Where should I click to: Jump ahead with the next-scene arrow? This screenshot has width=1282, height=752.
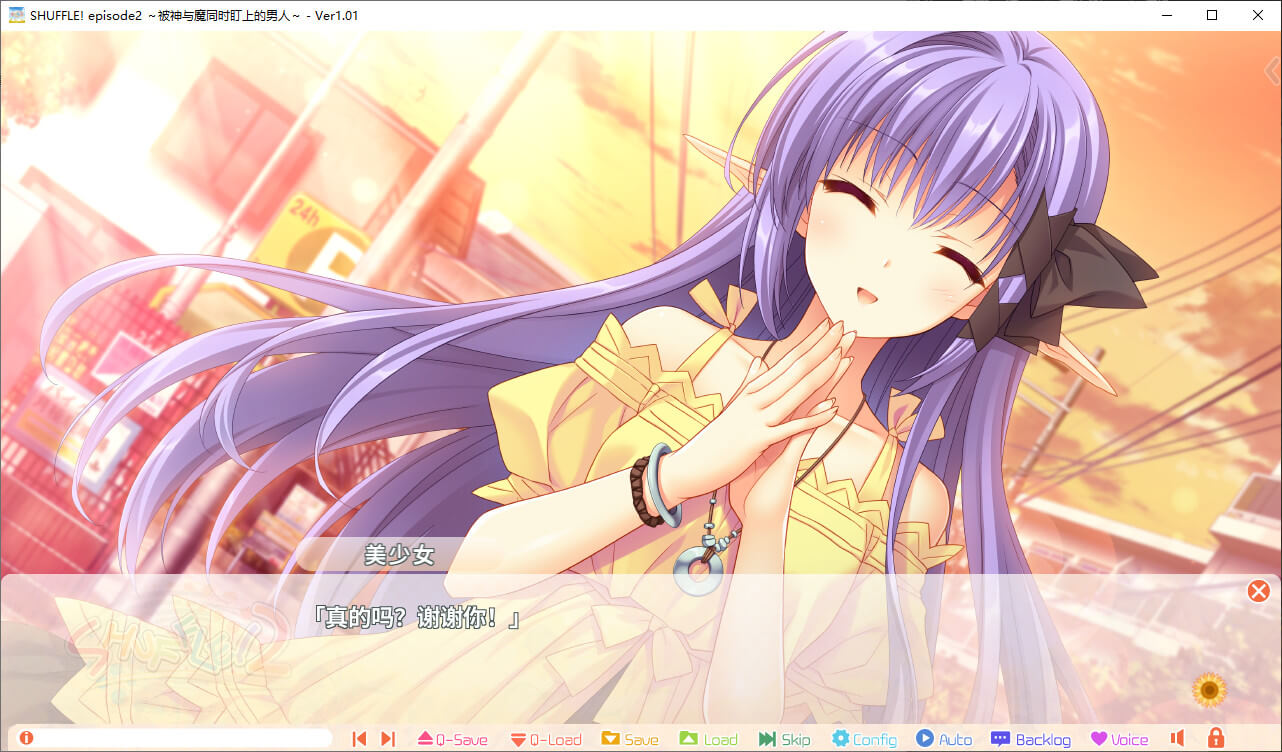388,739
